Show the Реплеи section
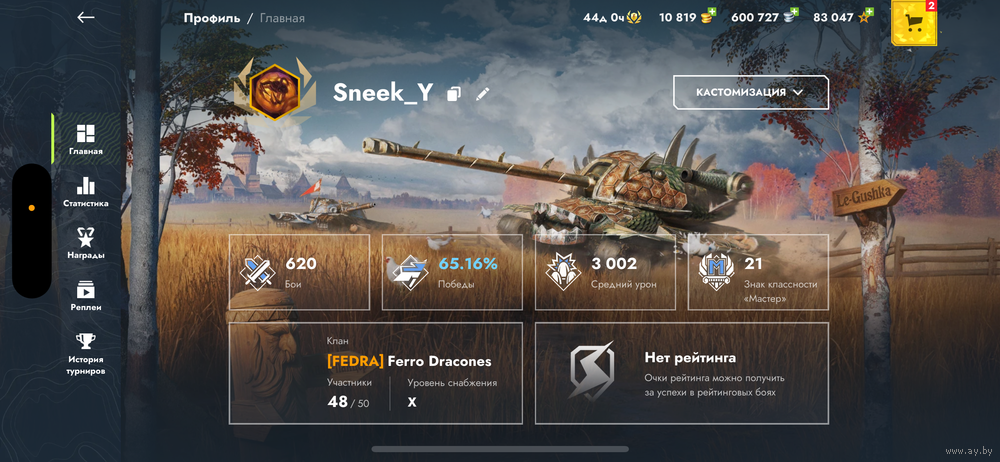Screen dimensions: 1000x462 (x=86, y=296)
